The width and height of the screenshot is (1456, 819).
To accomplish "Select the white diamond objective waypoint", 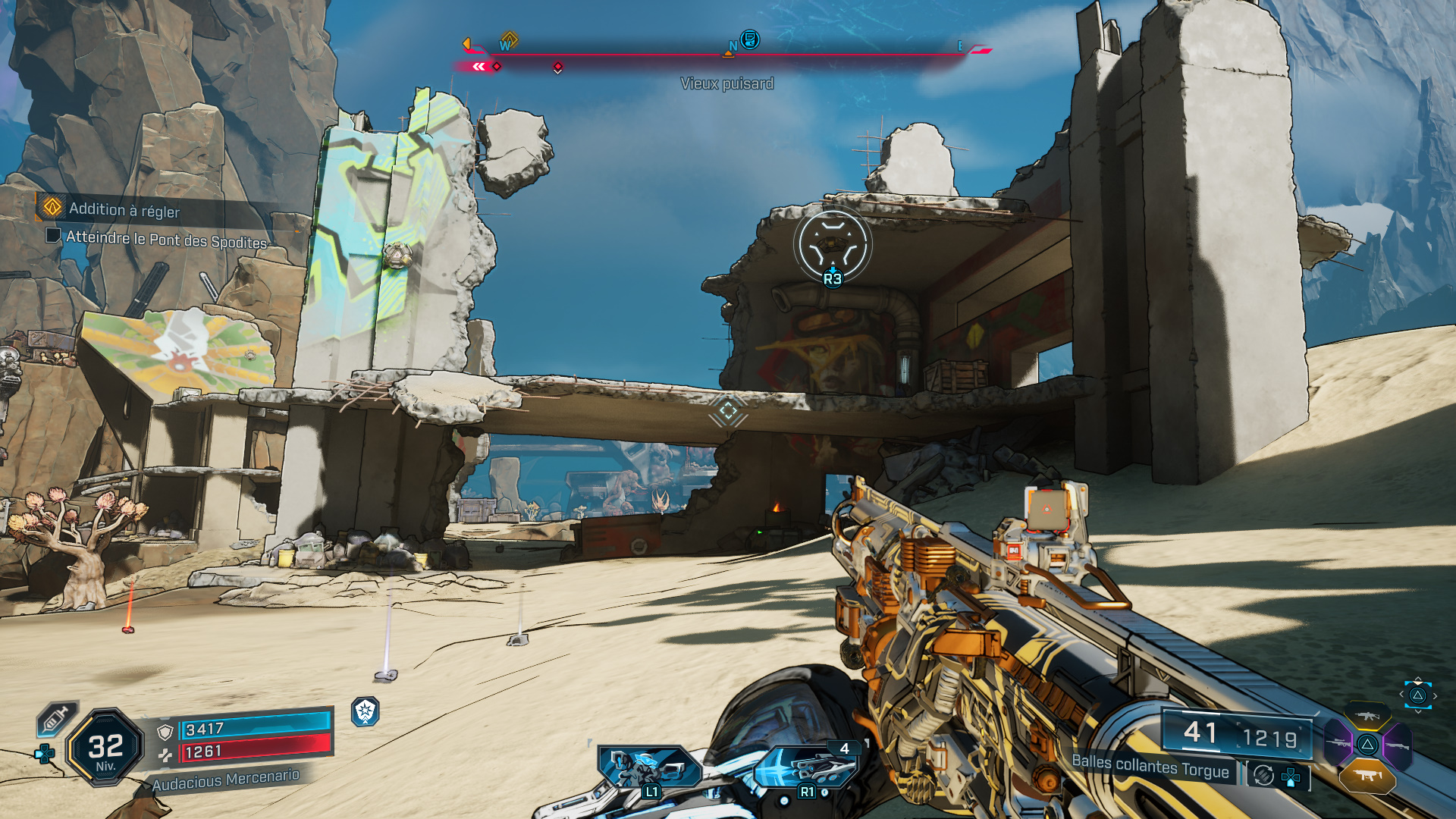I will pyautogui.click(x=728, y=411).
